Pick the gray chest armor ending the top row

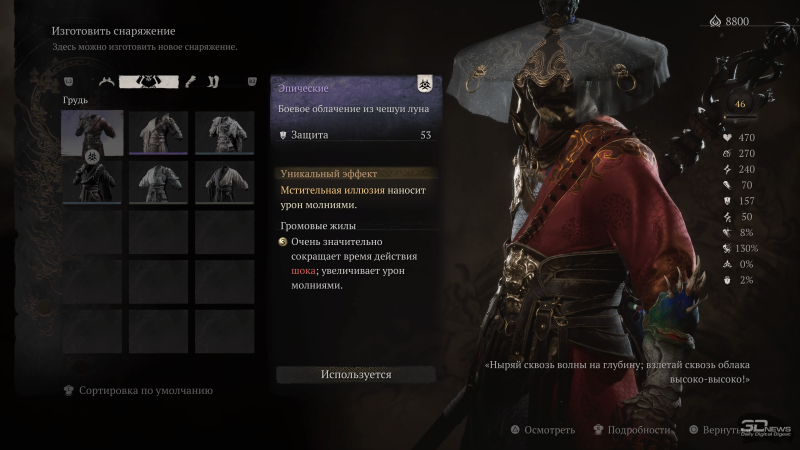pyautogui.click(x=224, y=132)
